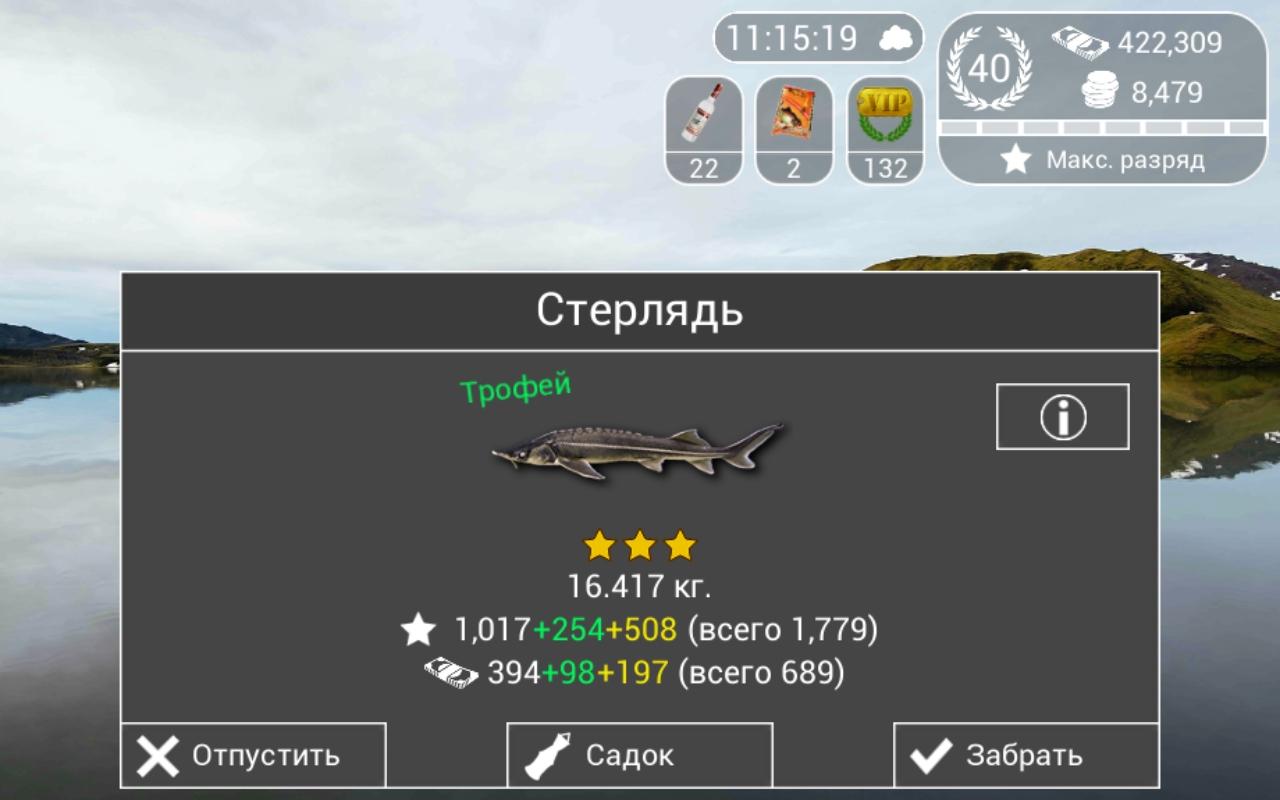Click the middle gold star rating
Screen dimensions: 1280x800
point(640,544)
